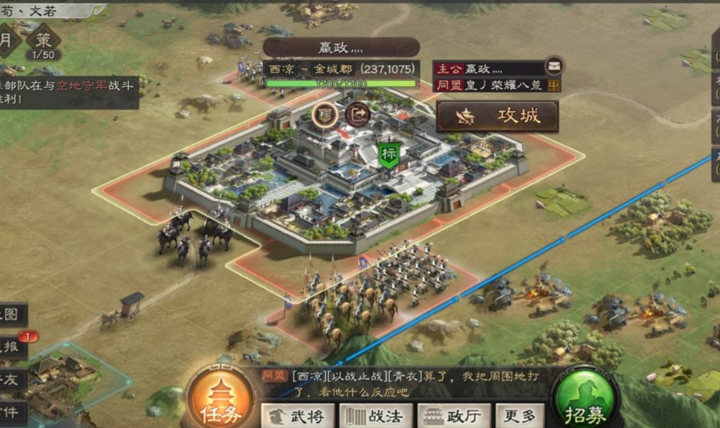Open the 邮件 mail side tab
Image resolution: width=720 pixels, height=428 pixels.
click(10, 410)
